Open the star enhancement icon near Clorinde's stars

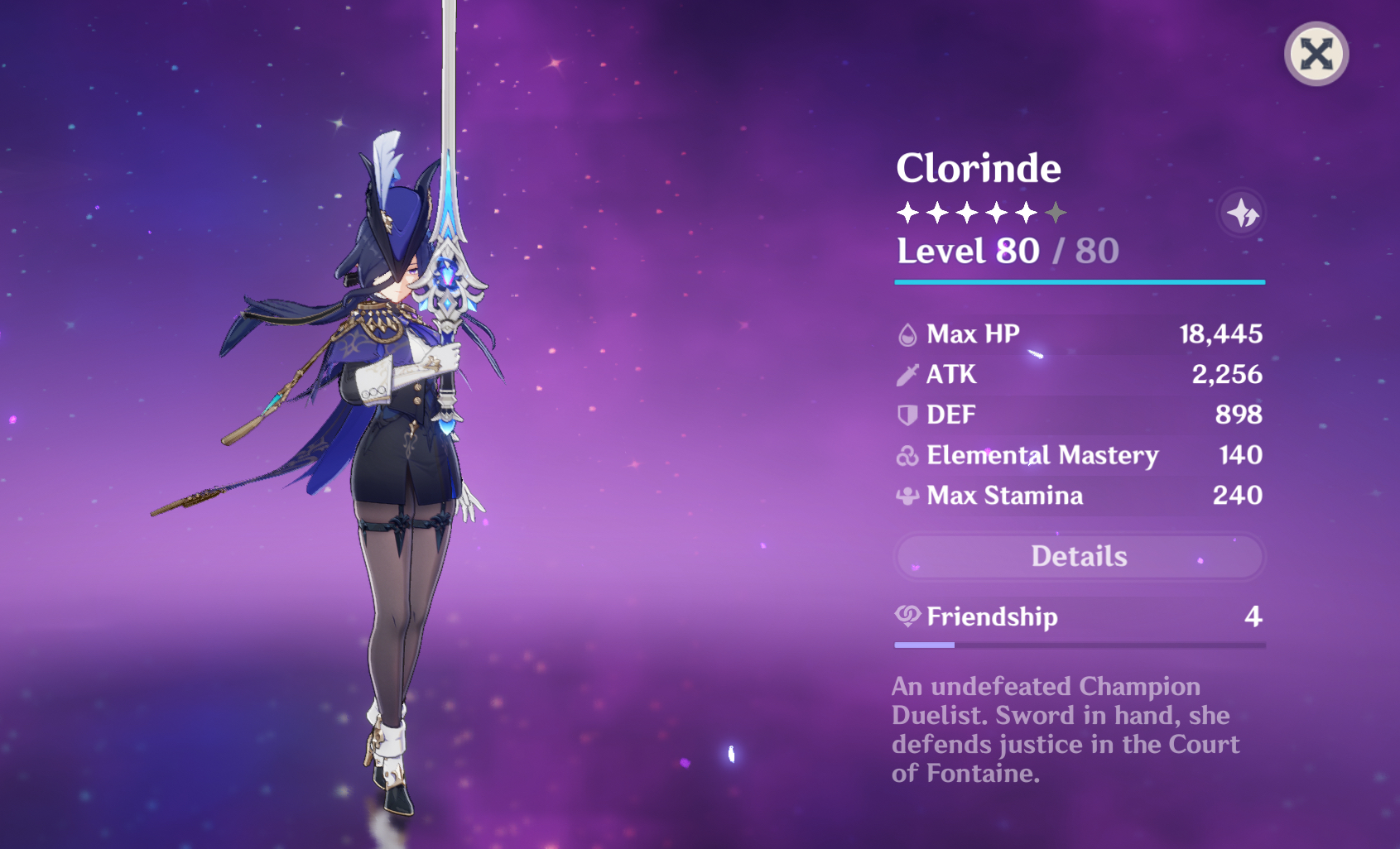point(1241,213)
